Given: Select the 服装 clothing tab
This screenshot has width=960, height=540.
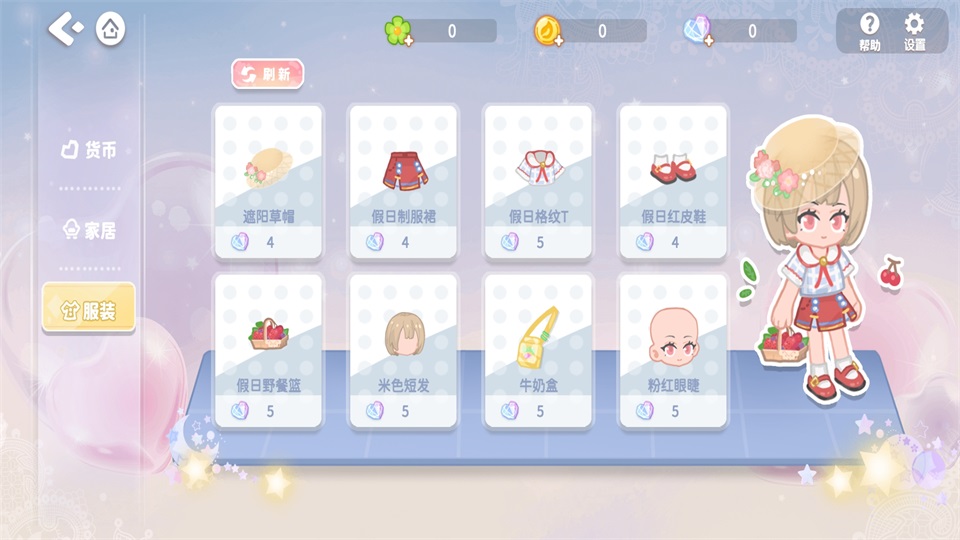Looking at the screenshot, I should click(x=89, y=310).
